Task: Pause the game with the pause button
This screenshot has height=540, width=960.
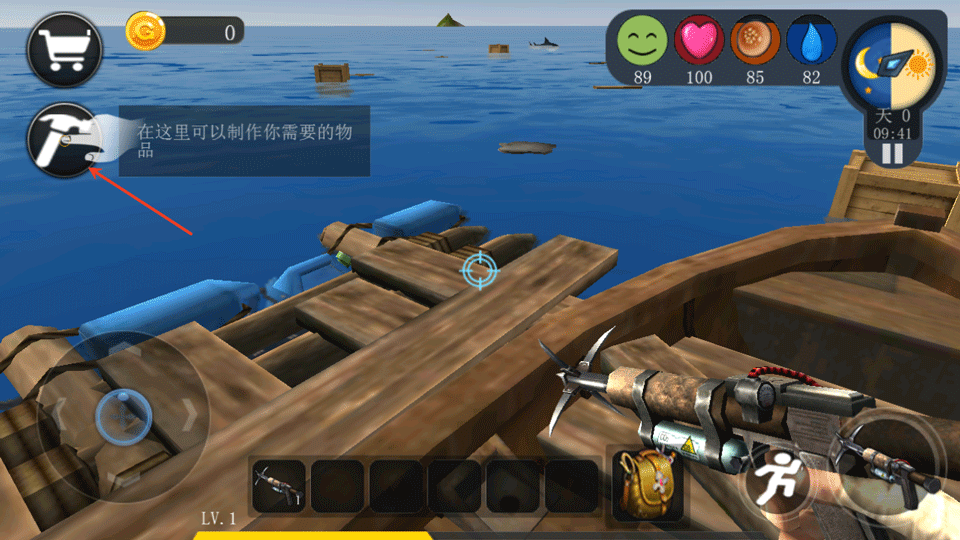Action: (x=892, y=153)
